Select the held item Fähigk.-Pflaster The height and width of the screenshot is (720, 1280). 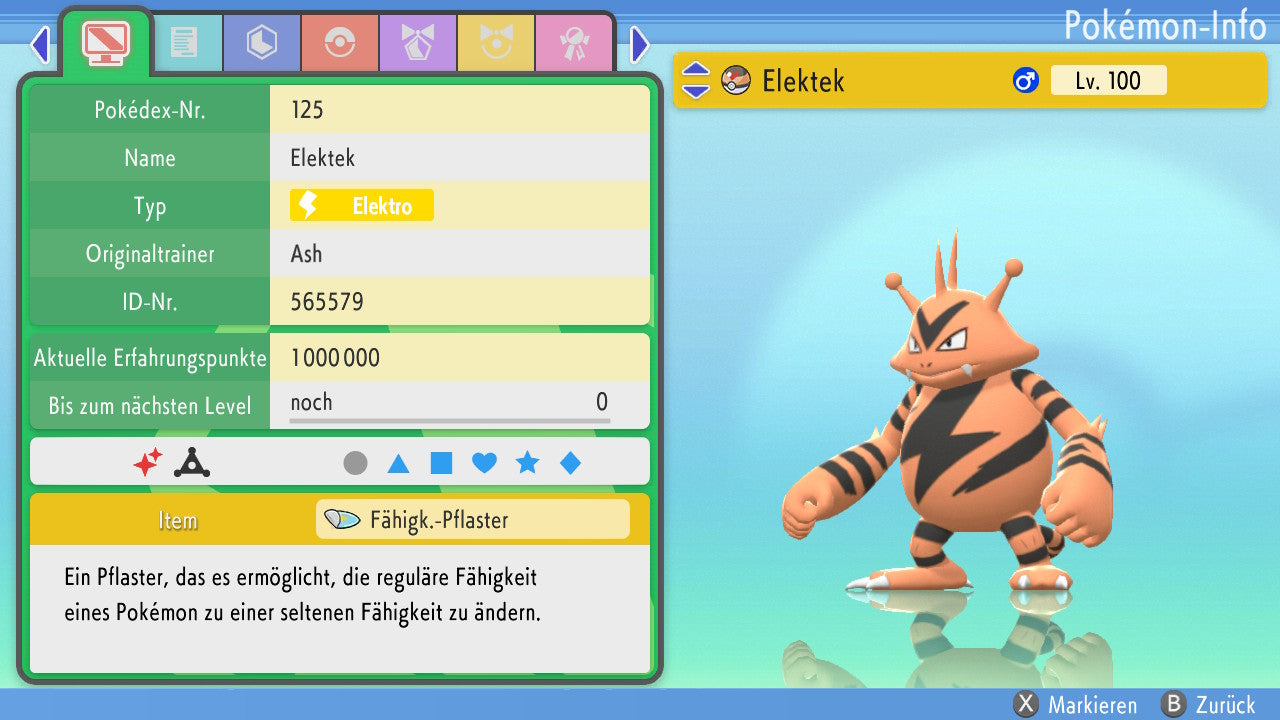(x=472, y=520)
